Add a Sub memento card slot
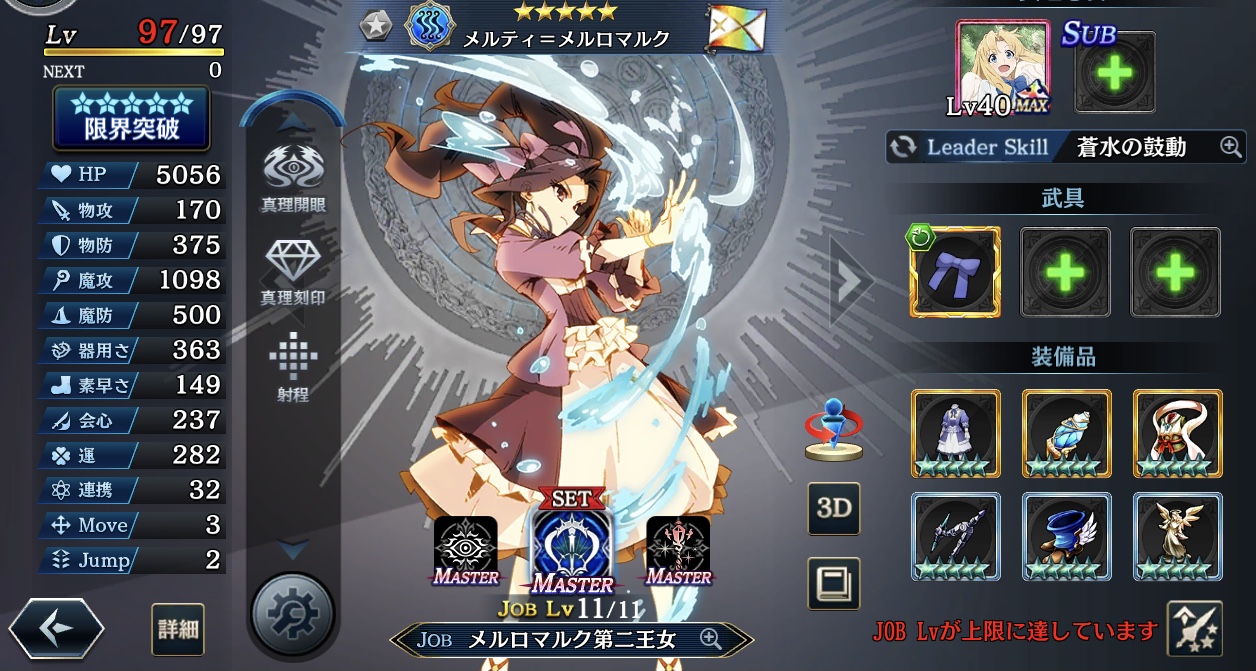The height and width of the screenshot is (671, 1256). click(1114, 72)
